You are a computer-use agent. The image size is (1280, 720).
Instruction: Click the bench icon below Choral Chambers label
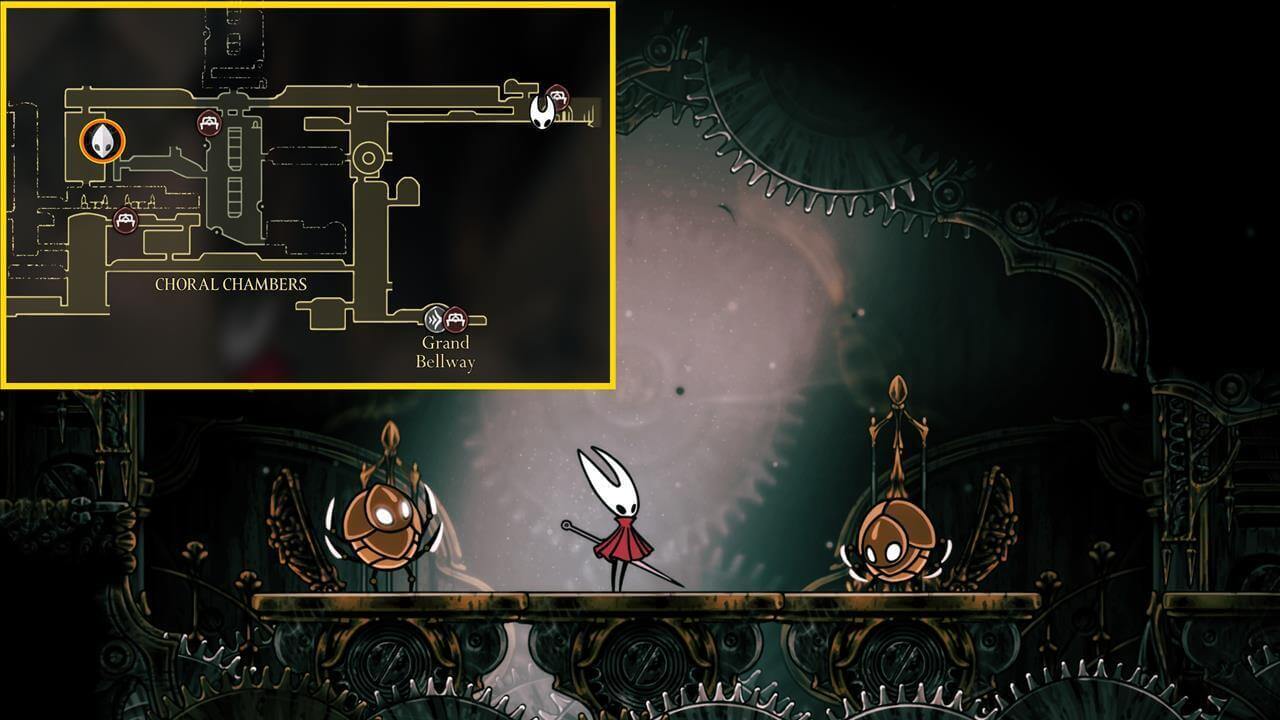[x=124, y=219]
